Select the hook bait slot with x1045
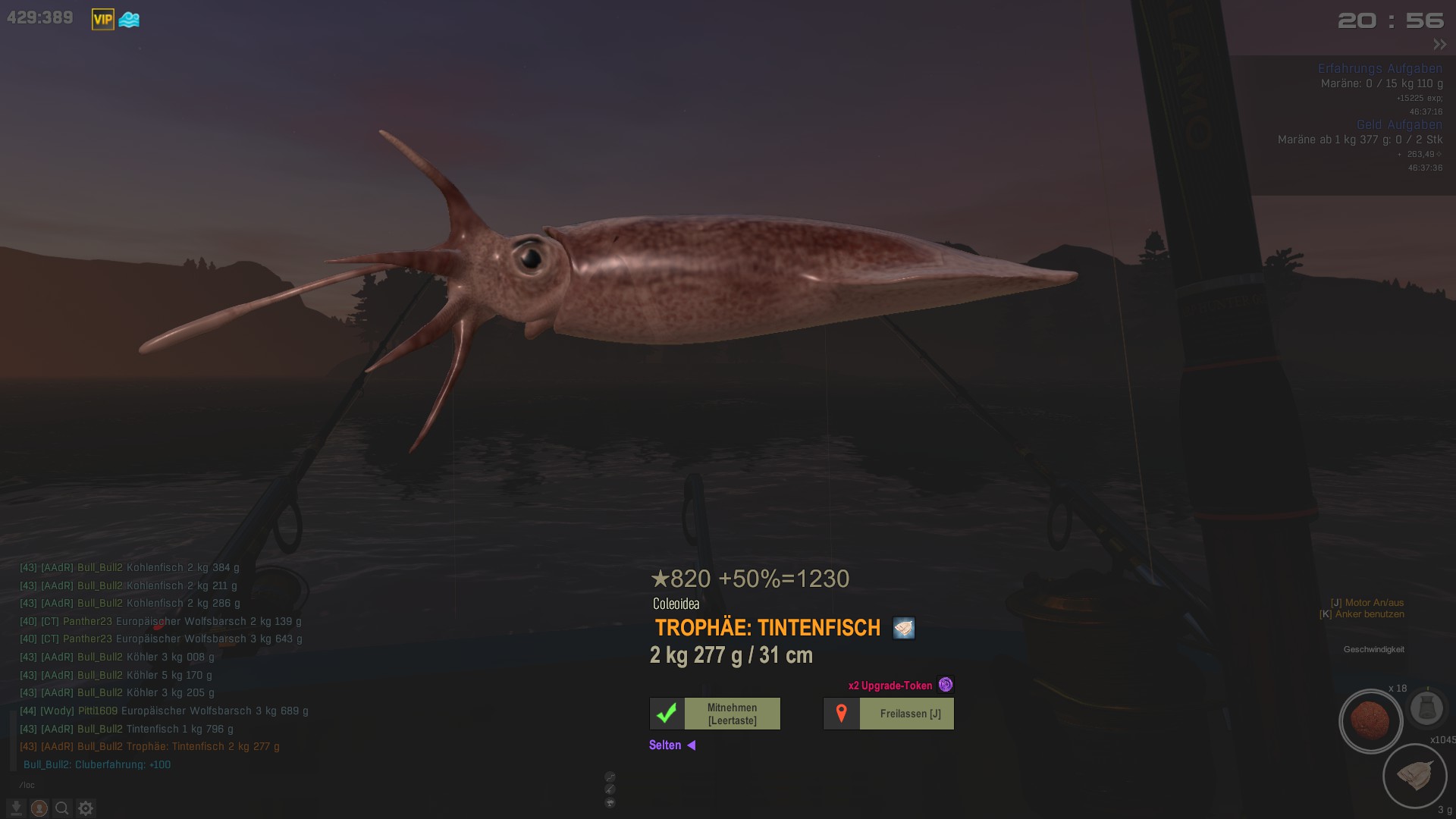This screenshot has width=1456, height=819. click(1414, 776)
